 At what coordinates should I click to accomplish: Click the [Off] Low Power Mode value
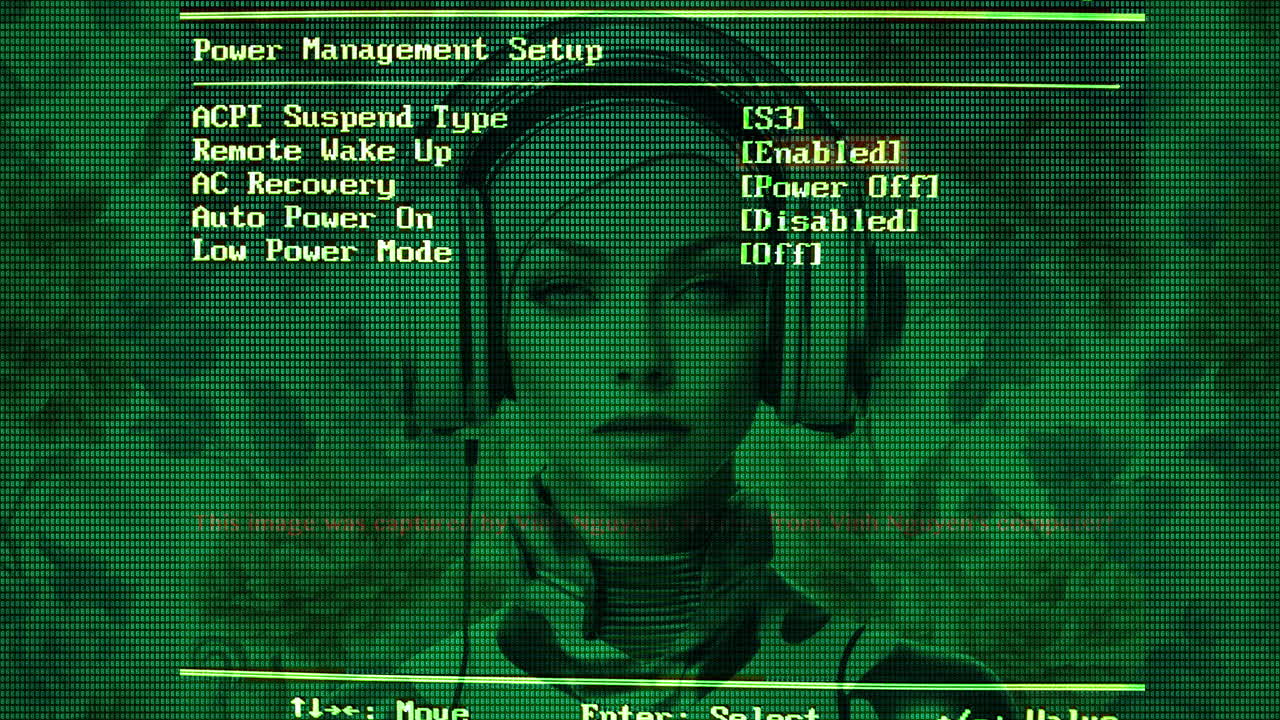point(780,252)
